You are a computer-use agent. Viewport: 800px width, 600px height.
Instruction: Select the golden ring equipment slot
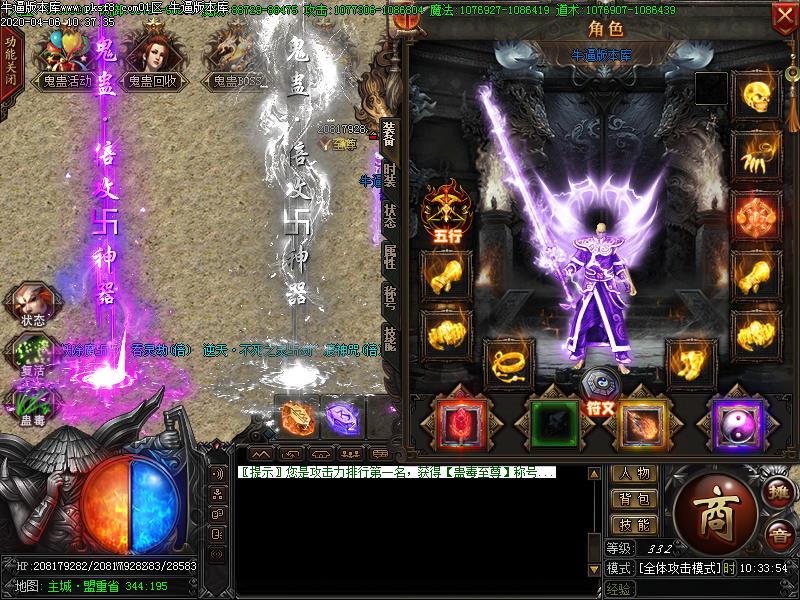508,362
